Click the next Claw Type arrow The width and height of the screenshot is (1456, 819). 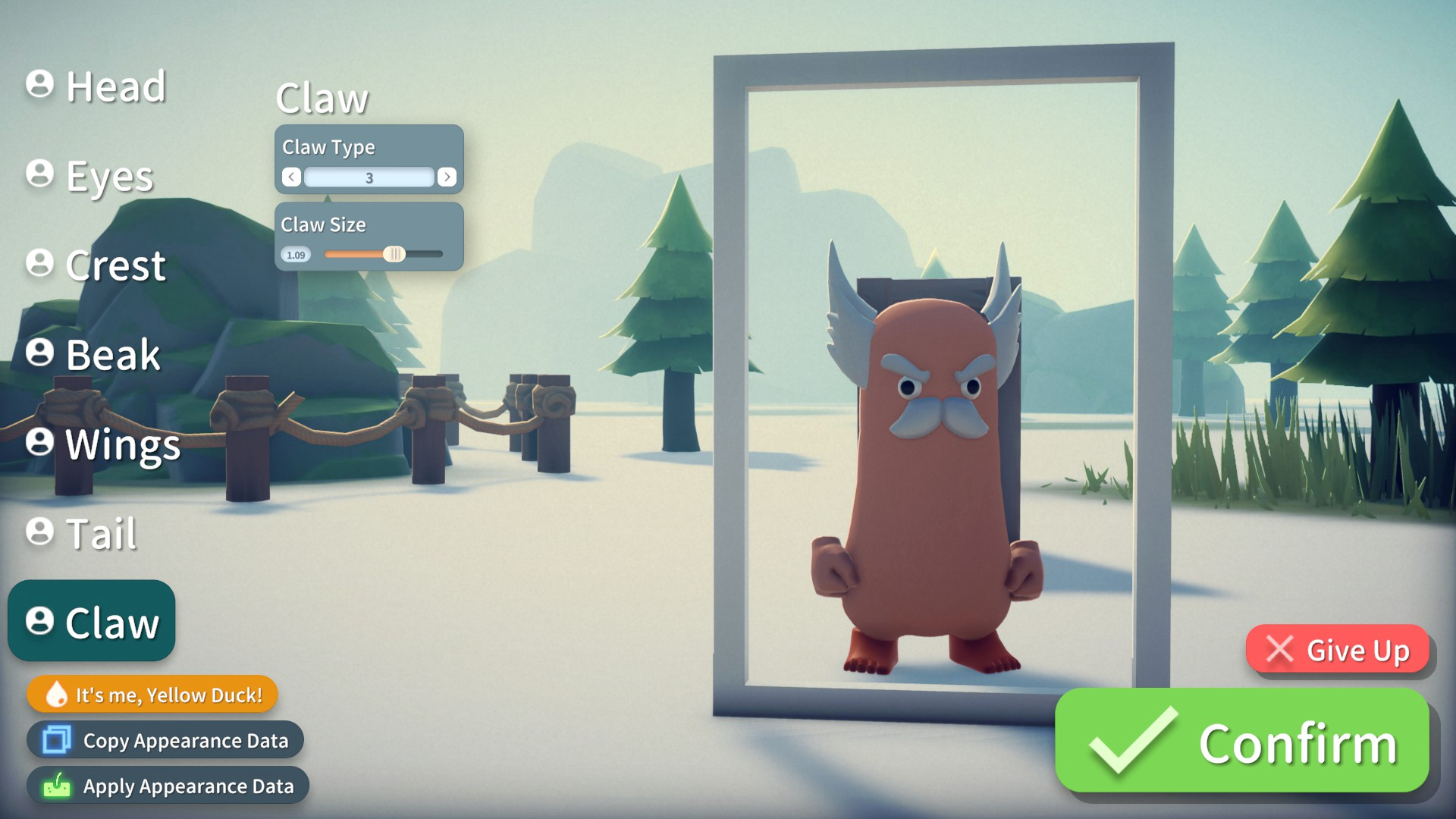tap(447, 177)
